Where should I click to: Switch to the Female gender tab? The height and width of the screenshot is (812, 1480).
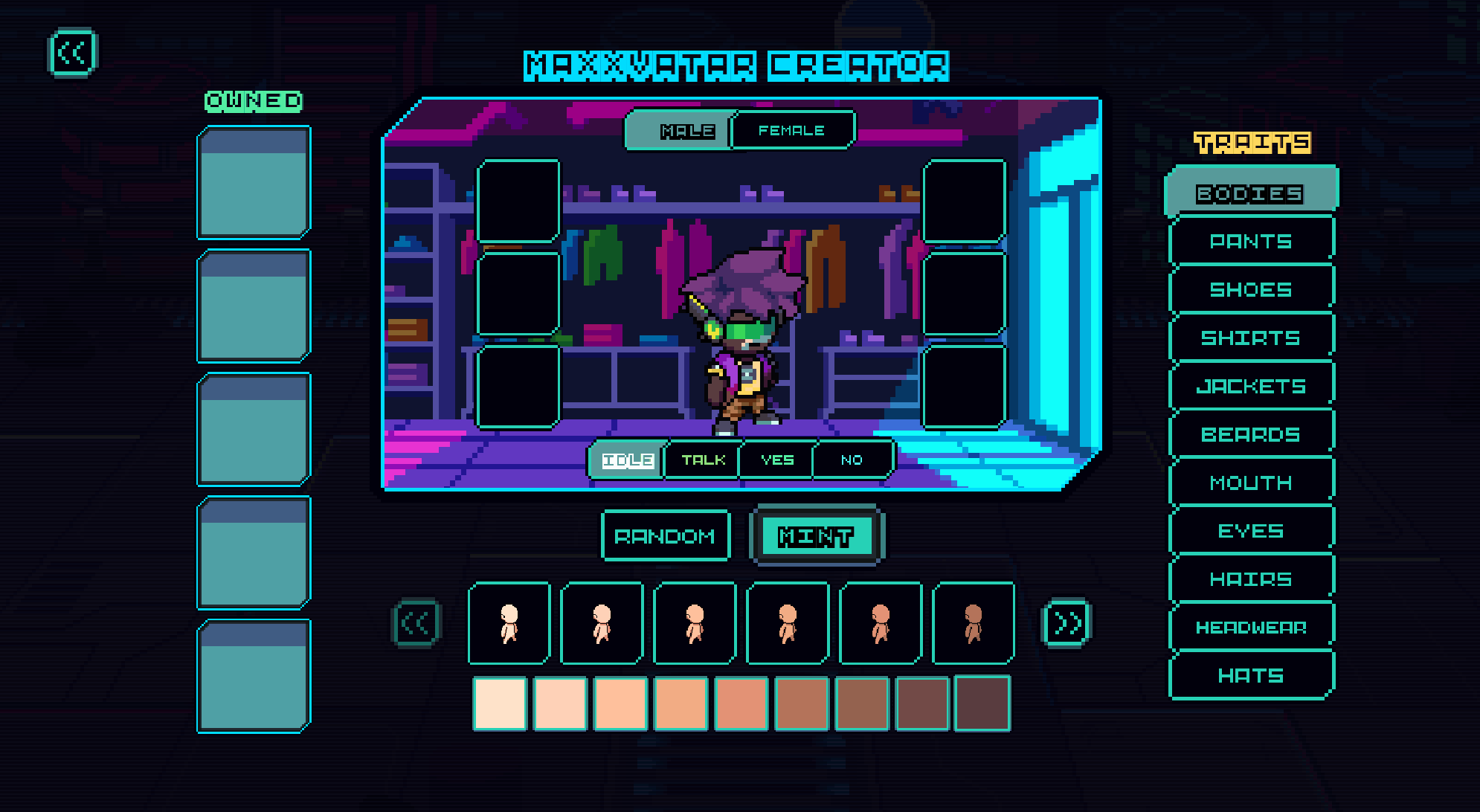point(791,131)
